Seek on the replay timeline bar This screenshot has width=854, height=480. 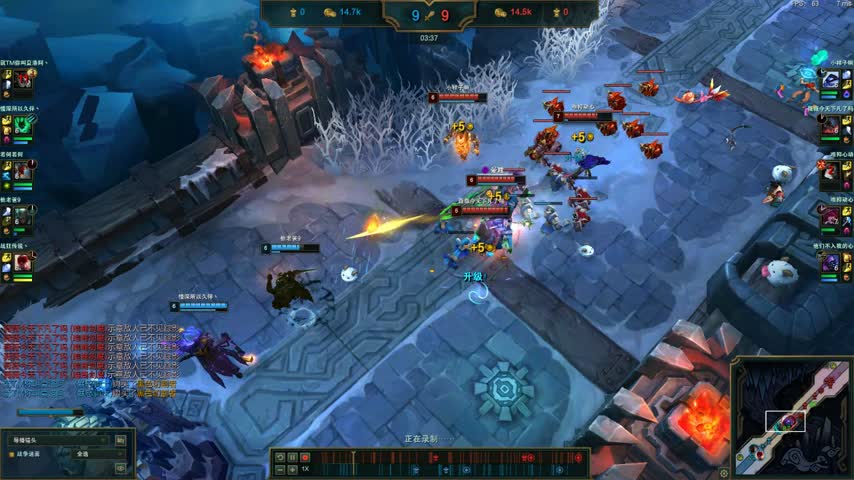tap(450, 457)
